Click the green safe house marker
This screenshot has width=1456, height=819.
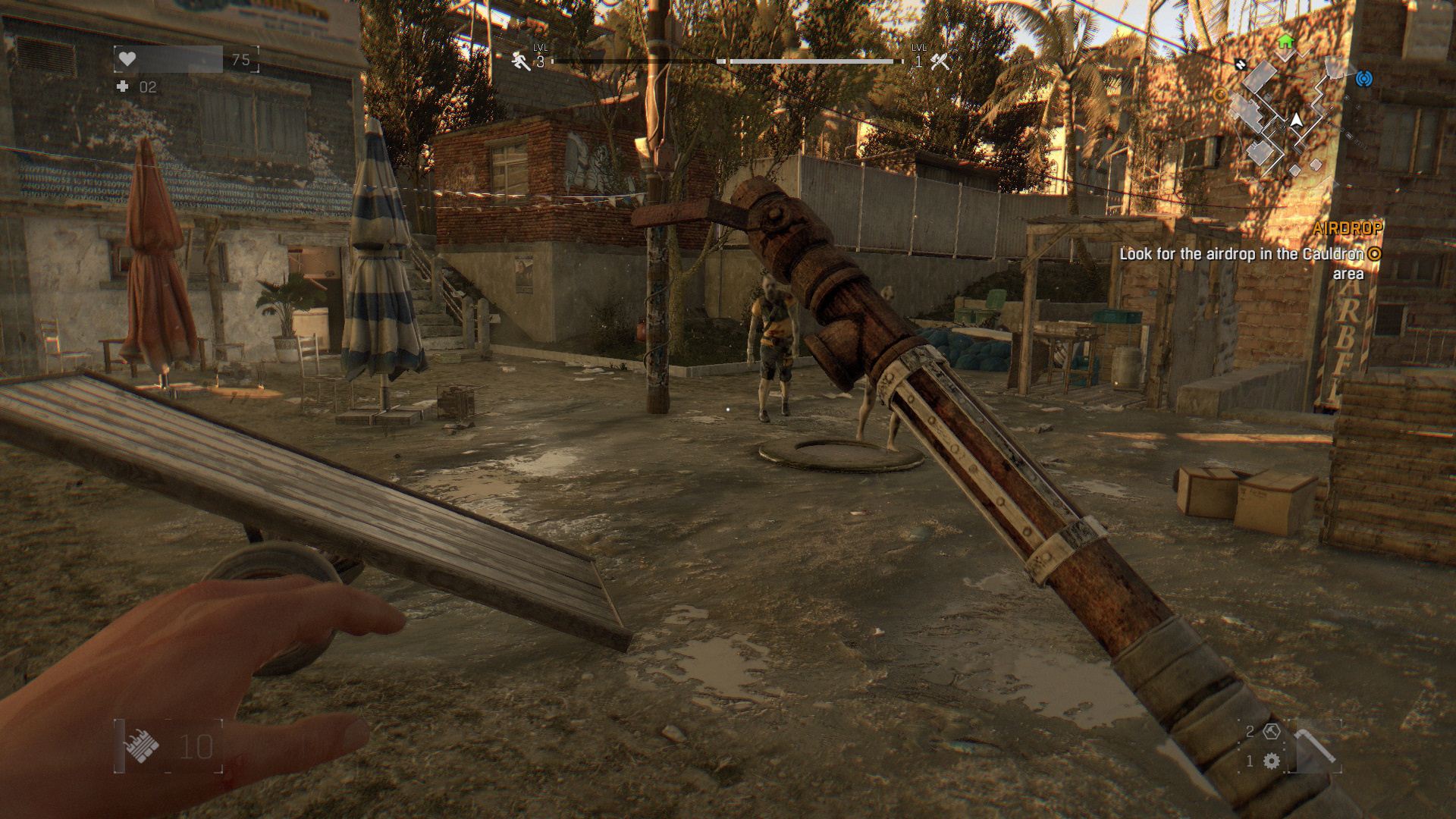[1285, 41]
